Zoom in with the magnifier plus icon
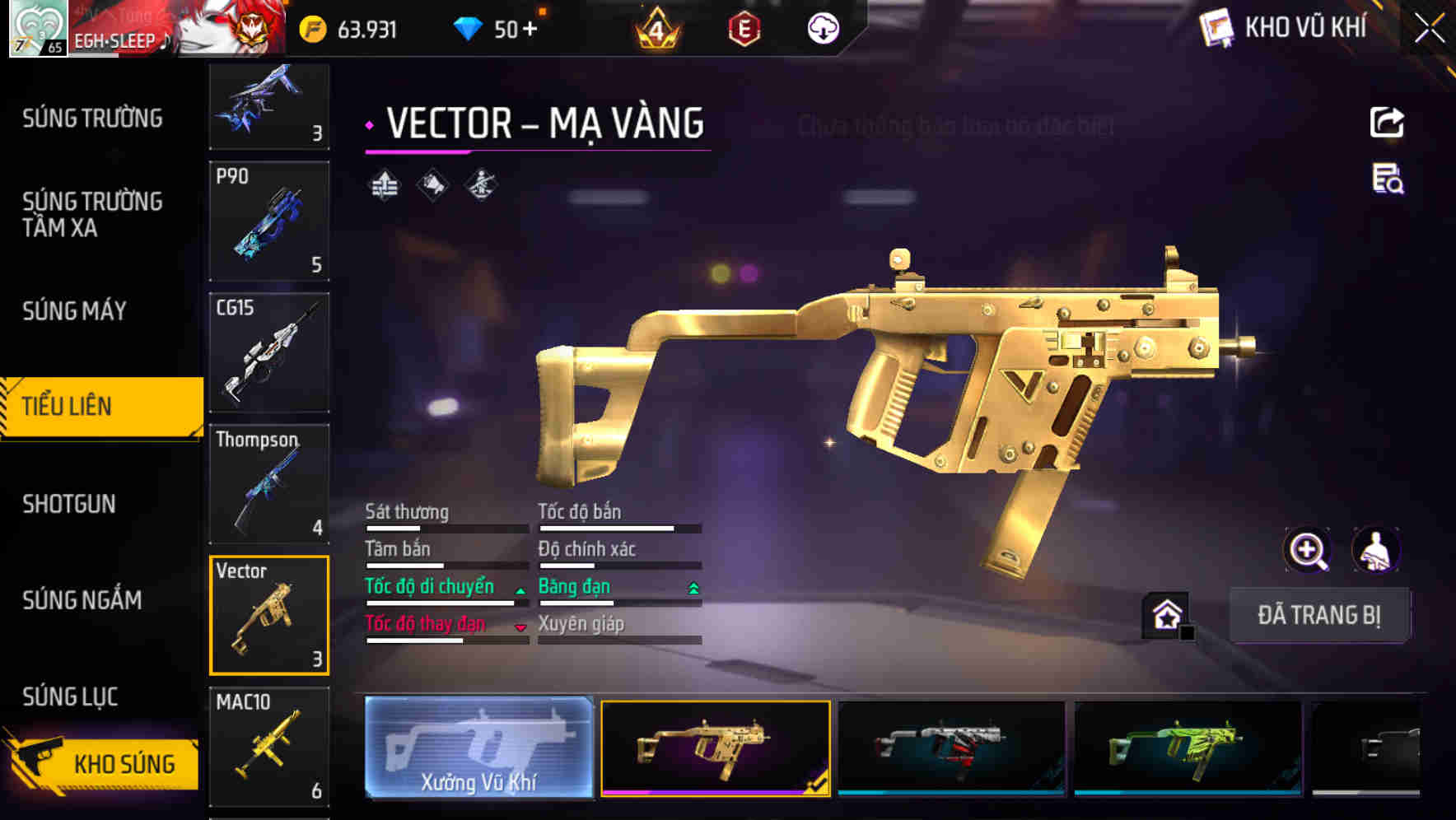The width and height of the screenshot is (1456, 820). coord(1308,550)
